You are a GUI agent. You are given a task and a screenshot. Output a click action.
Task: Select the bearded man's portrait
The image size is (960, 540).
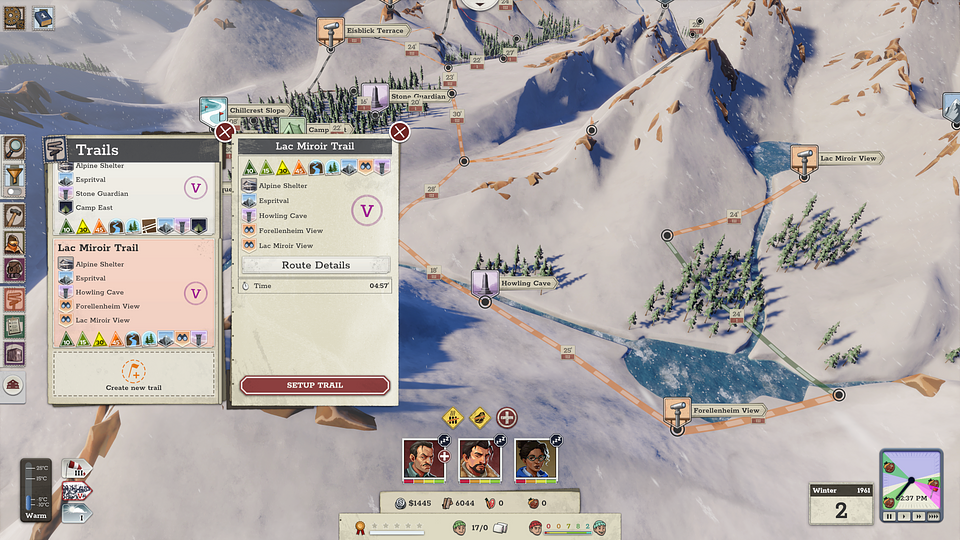click(x=480, y=460)
